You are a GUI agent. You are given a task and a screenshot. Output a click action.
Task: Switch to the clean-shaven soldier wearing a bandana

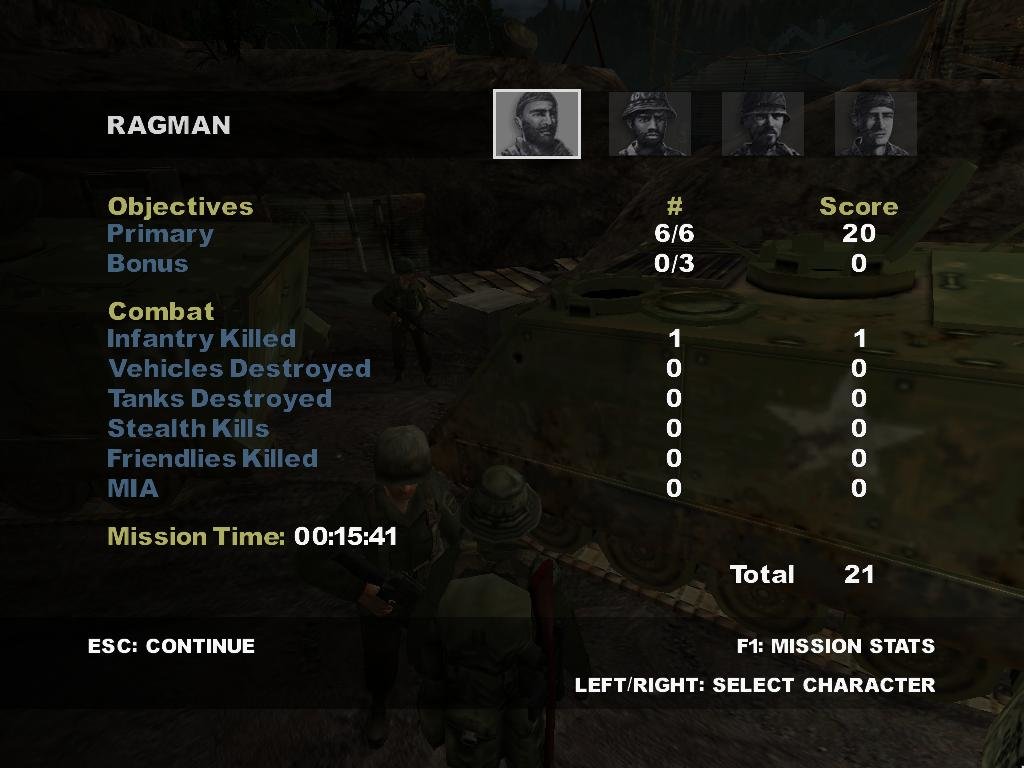tap(875, 124)
